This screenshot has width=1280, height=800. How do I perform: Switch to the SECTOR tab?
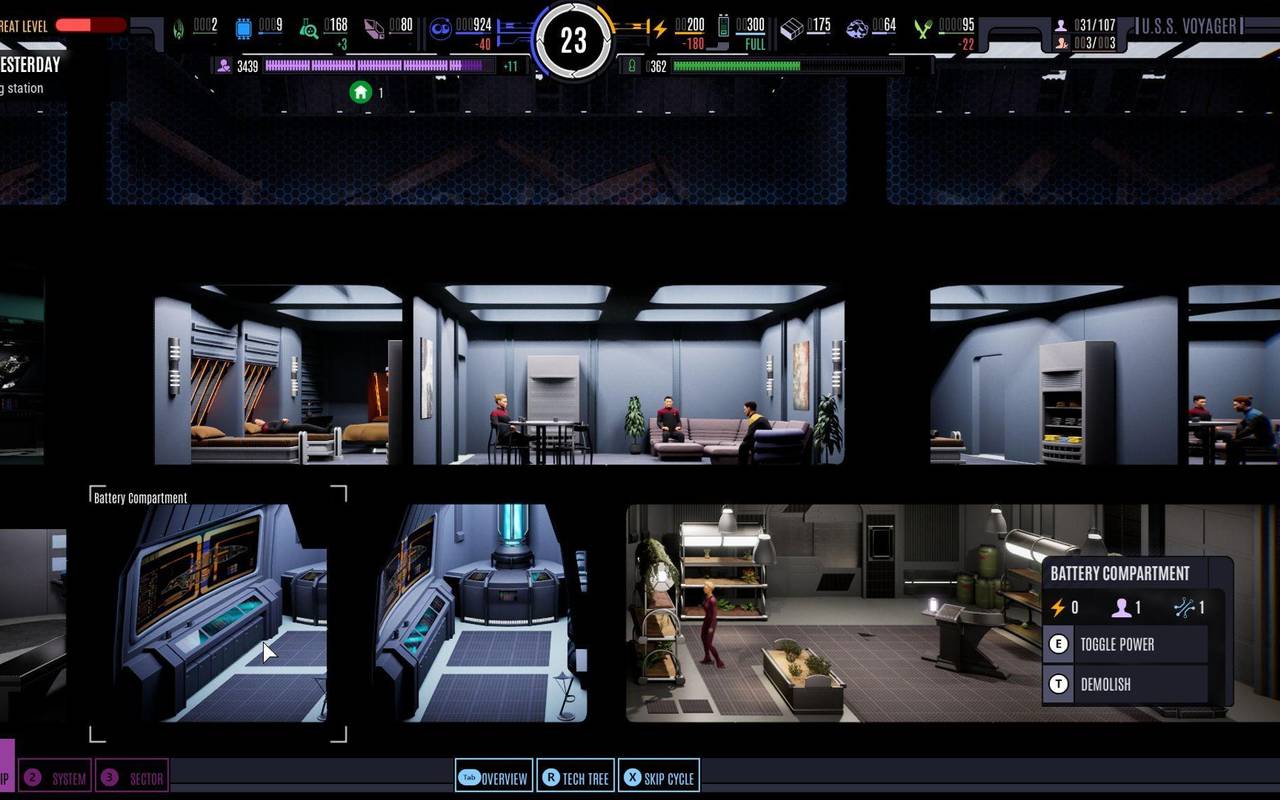click(133, 775)
